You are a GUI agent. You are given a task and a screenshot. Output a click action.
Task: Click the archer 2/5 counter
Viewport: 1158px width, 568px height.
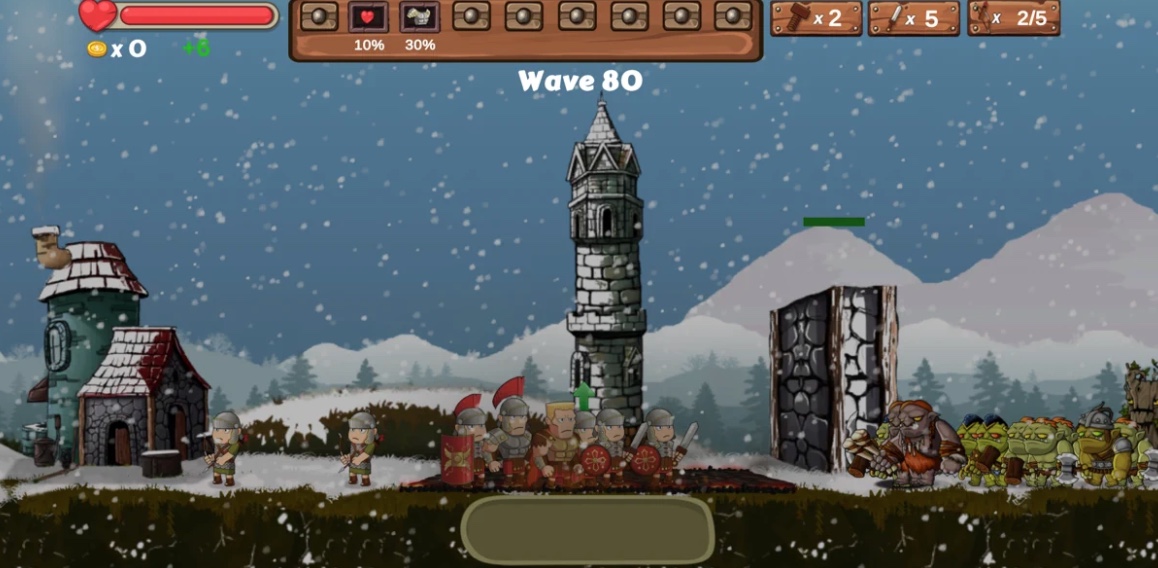1014,18
